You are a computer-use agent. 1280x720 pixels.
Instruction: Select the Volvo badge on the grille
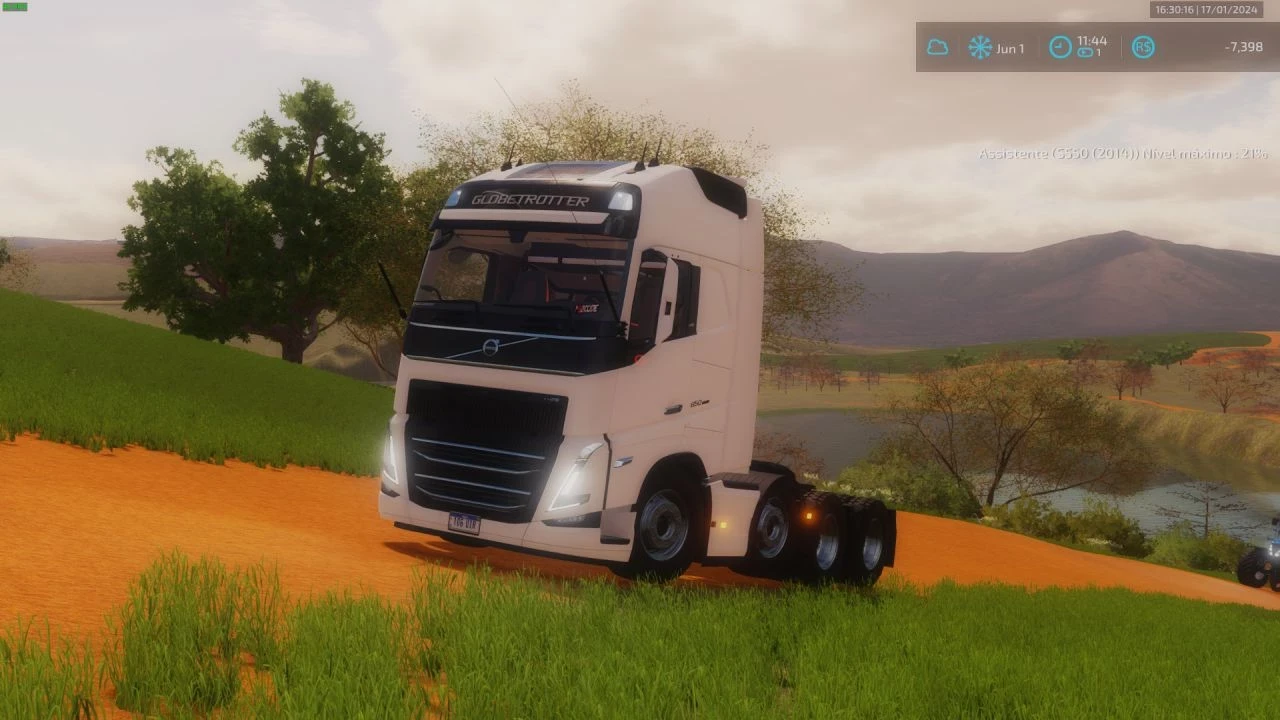[x=489, y=345]
